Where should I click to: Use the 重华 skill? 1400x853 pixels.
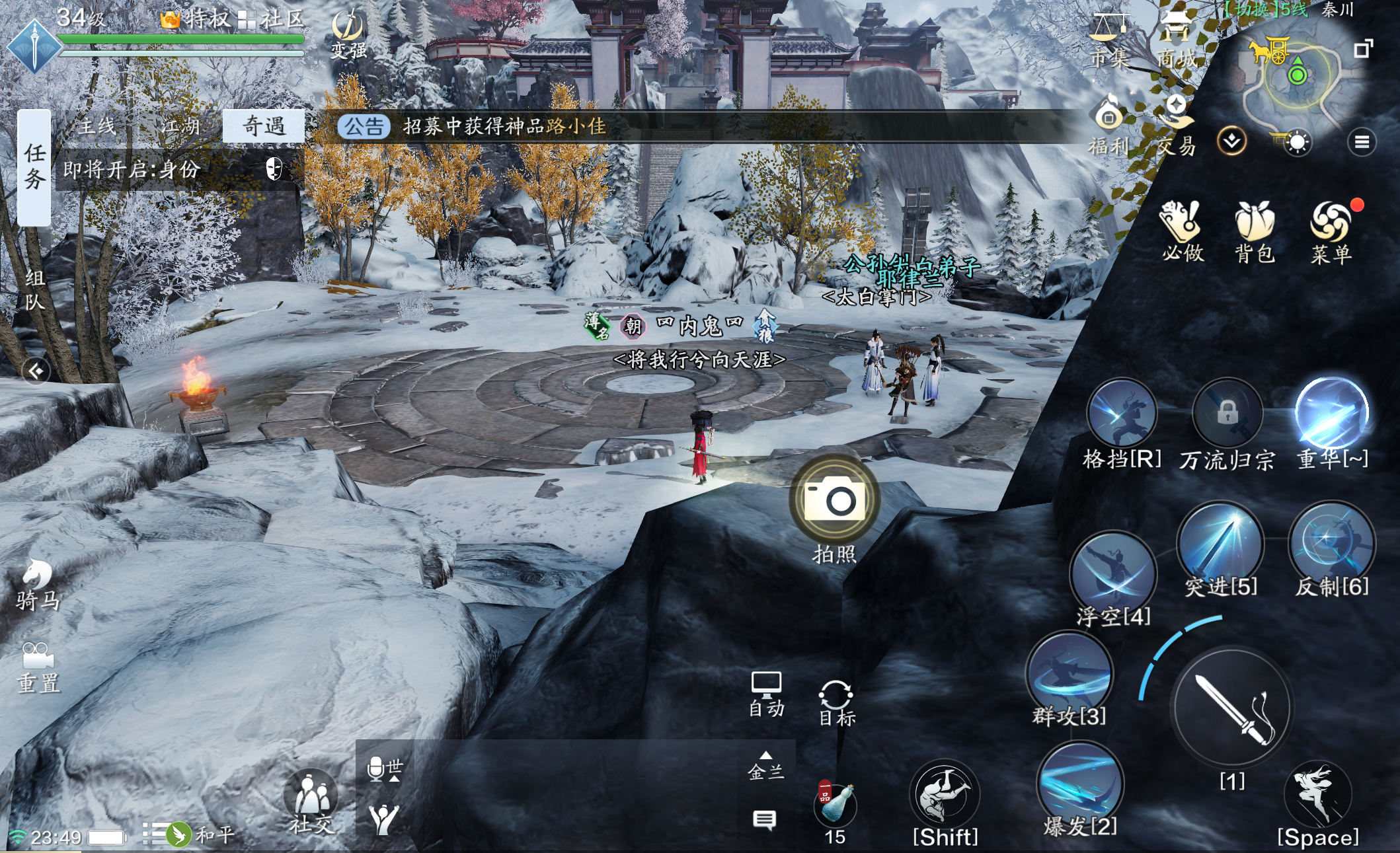[1331, 414]
